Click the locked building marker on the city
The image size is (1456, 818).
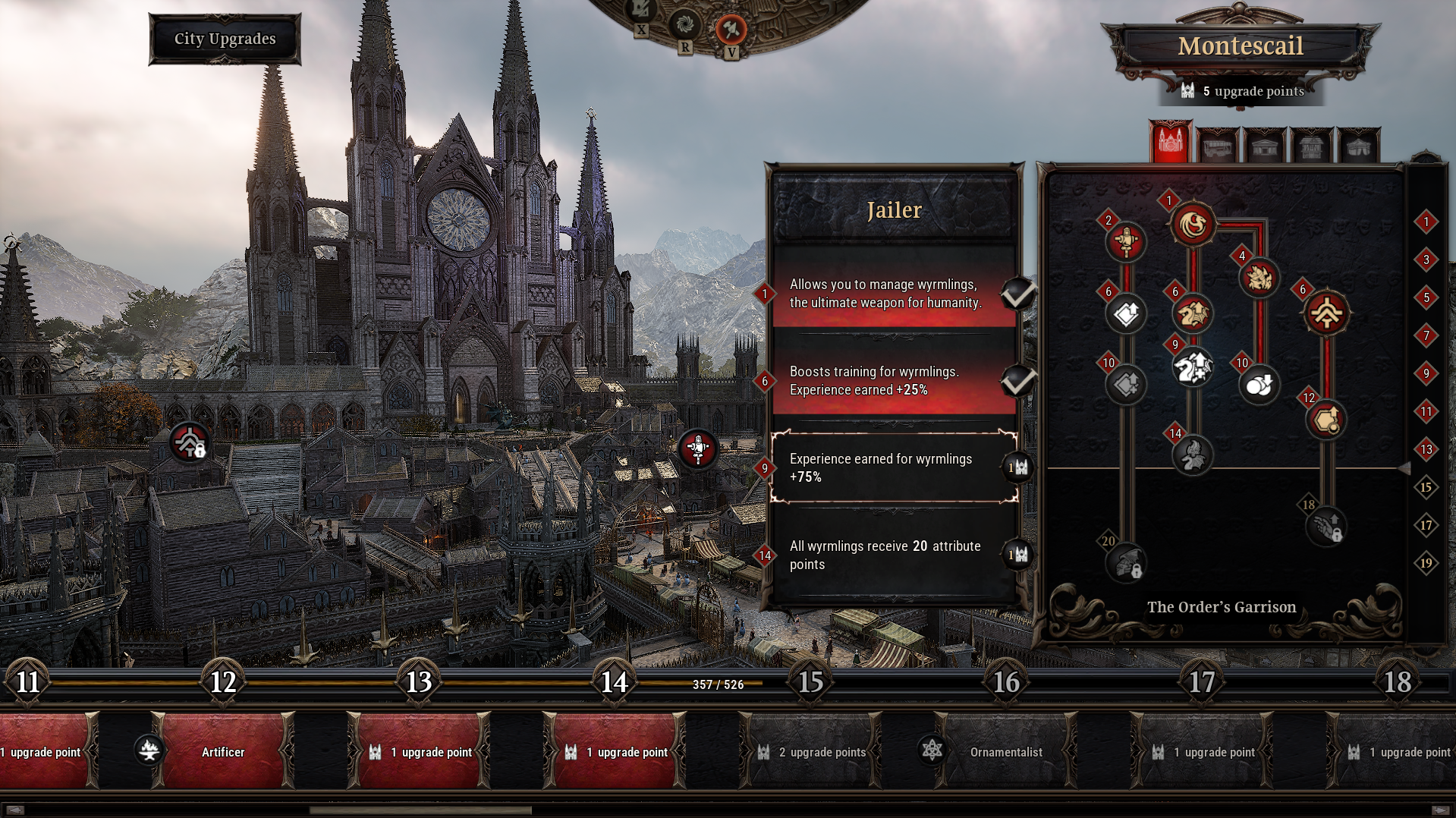(x=189, y=442)
